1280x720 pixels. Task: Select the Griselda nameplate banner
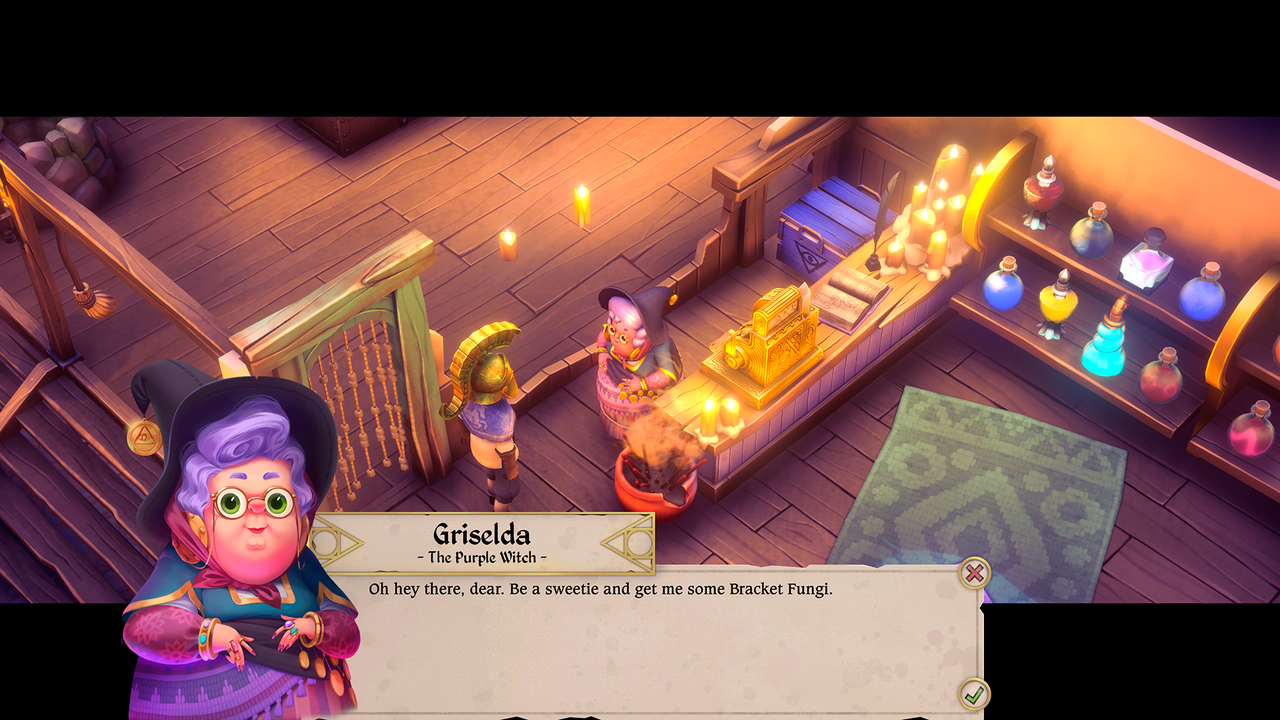click(480, 540)
